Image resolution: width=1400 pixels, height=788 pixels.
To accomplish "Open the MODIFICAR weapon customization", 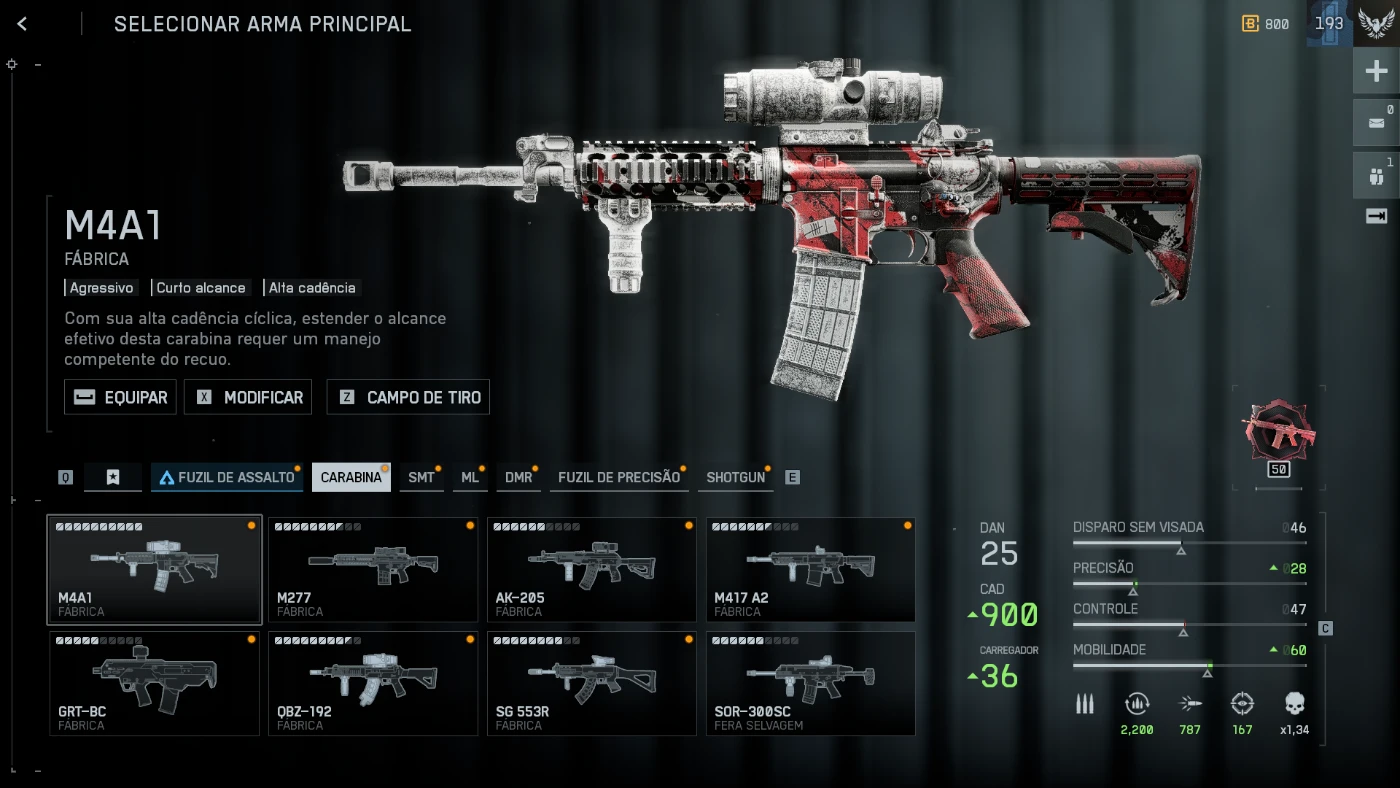I will (x=248, y=397).
